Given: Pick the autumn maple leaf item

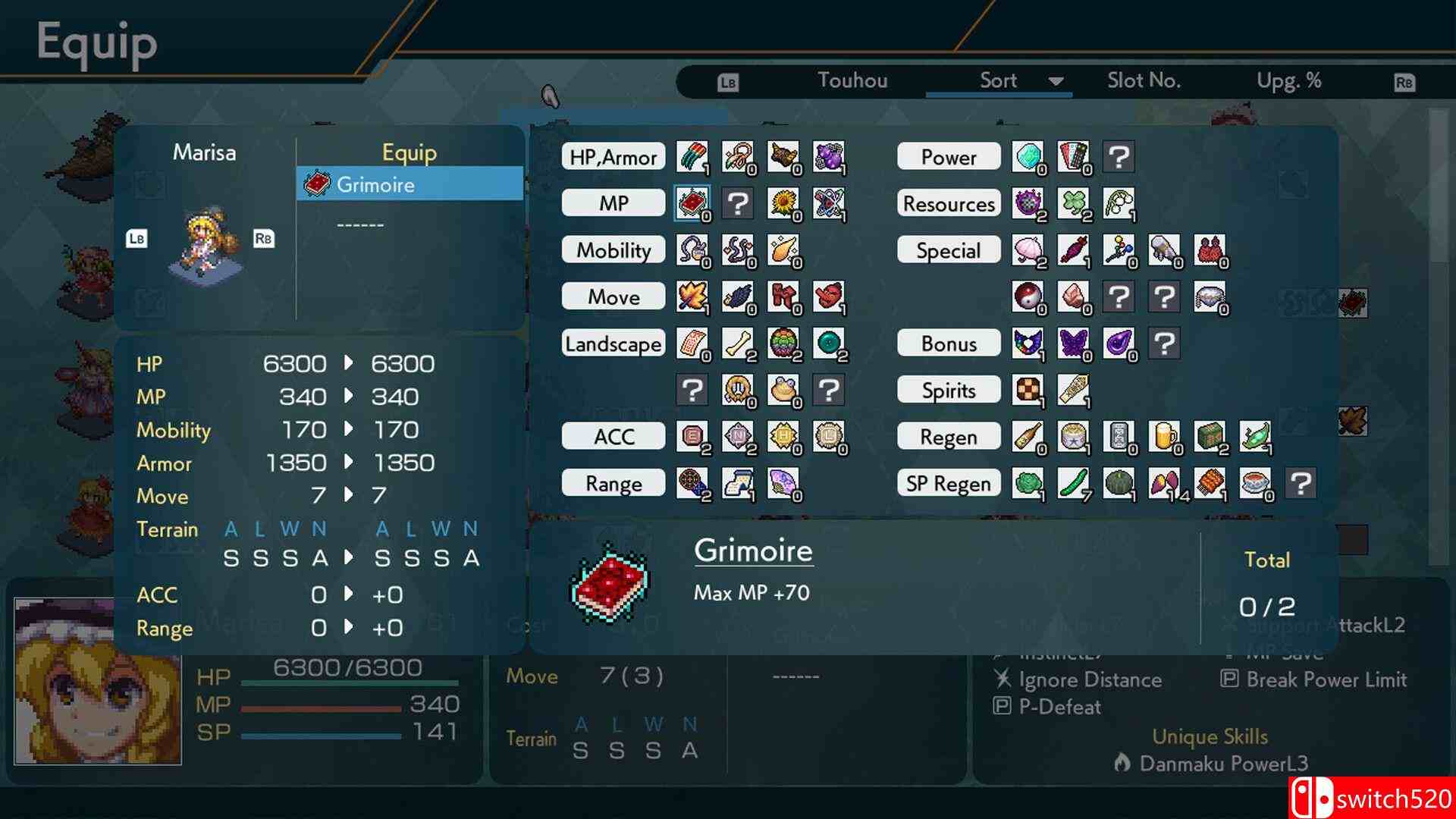Looking at the screenshot, I should point(692,297).
